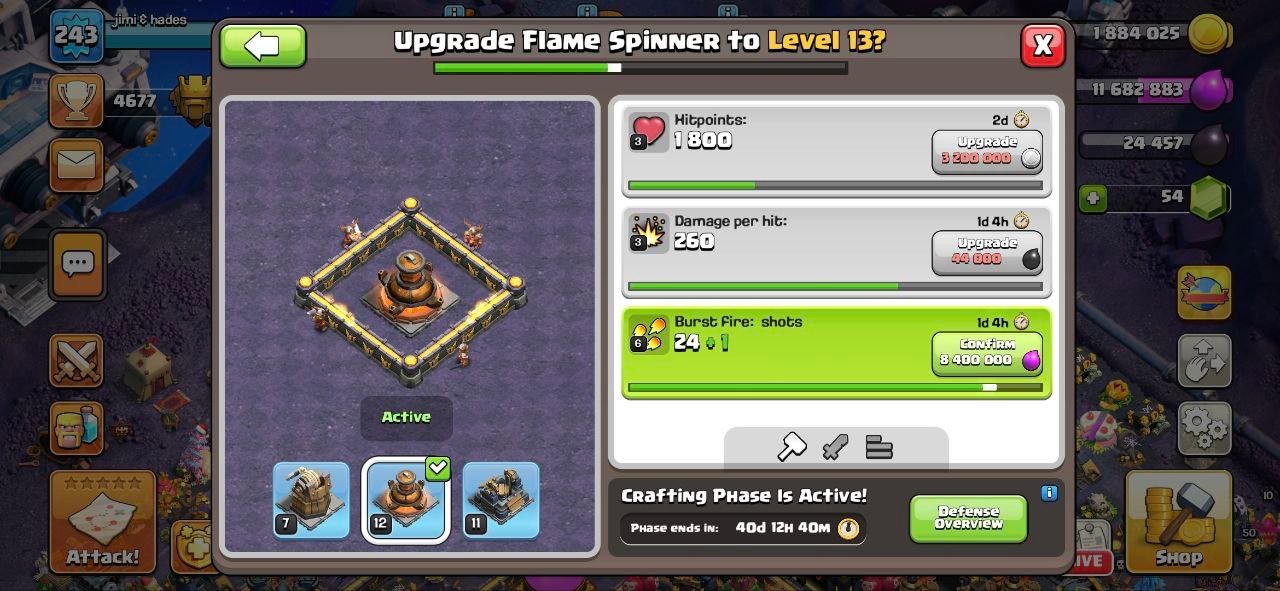Open the settings gears button
1280x591 pixels.
point(1204,429)
